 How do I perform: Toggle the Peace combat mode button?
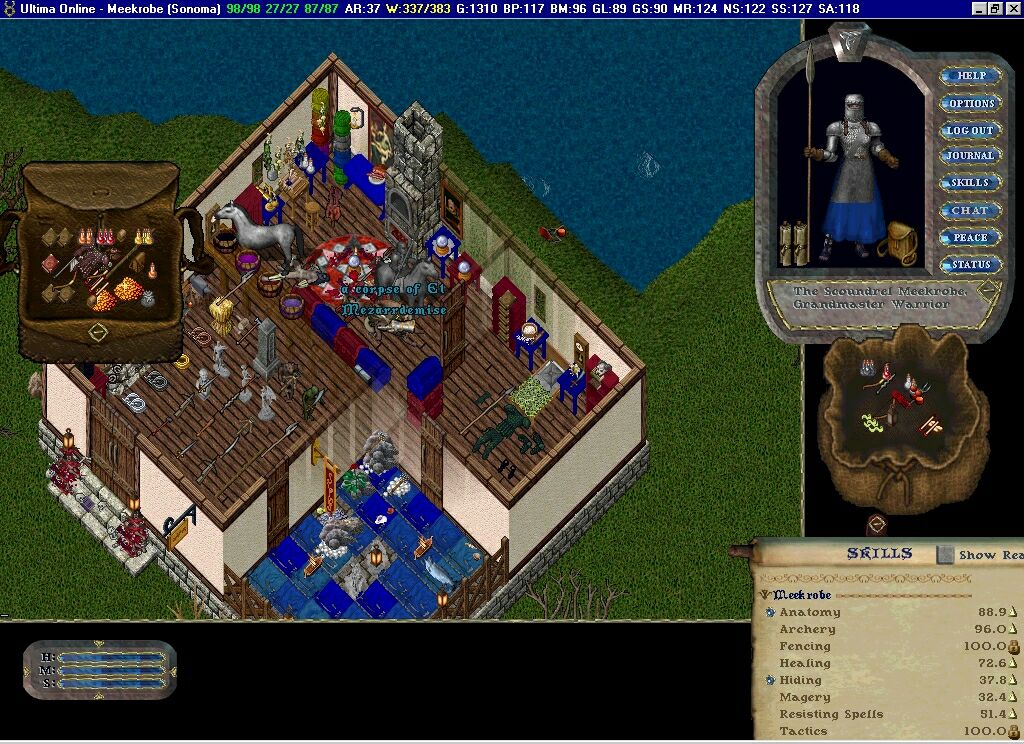pyautogui.click(x=969, y=238)
